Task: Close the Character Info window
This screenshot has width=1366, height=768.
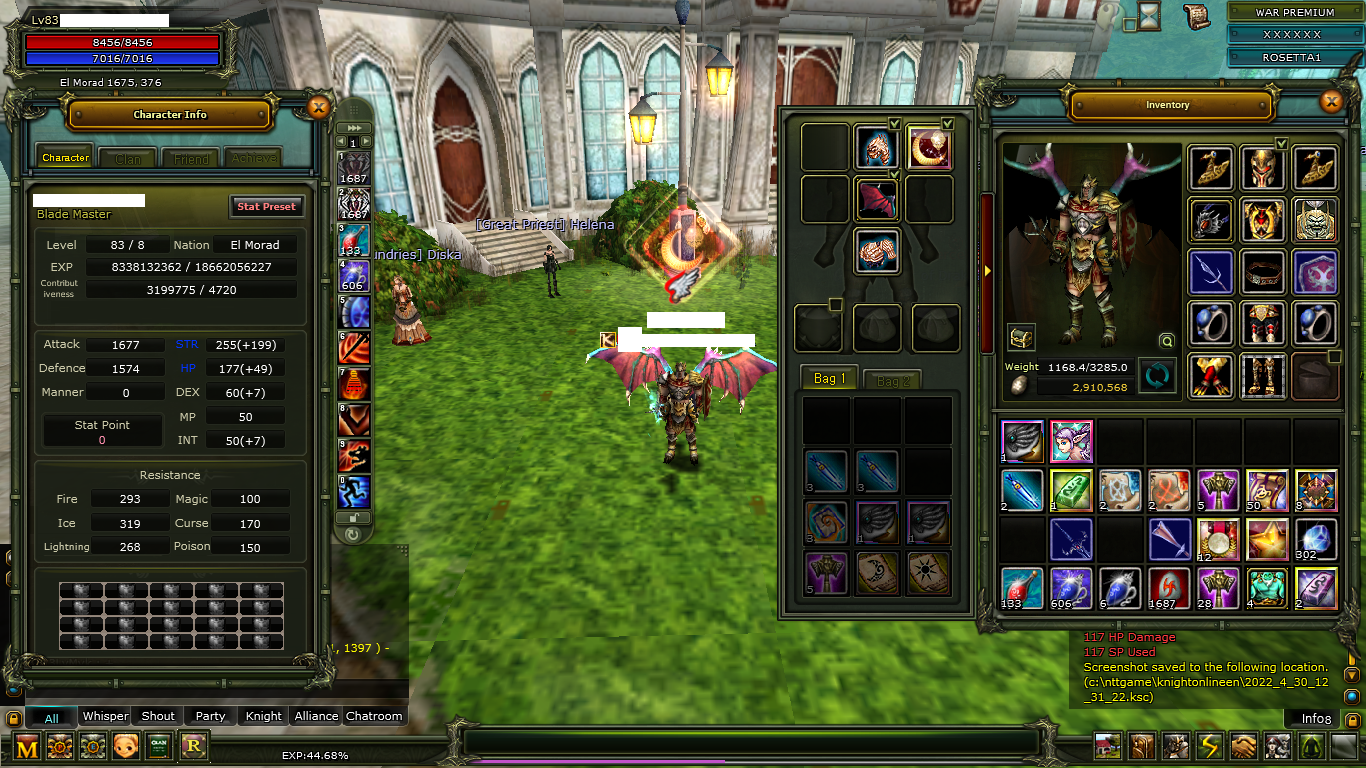Action: point(318,108)
